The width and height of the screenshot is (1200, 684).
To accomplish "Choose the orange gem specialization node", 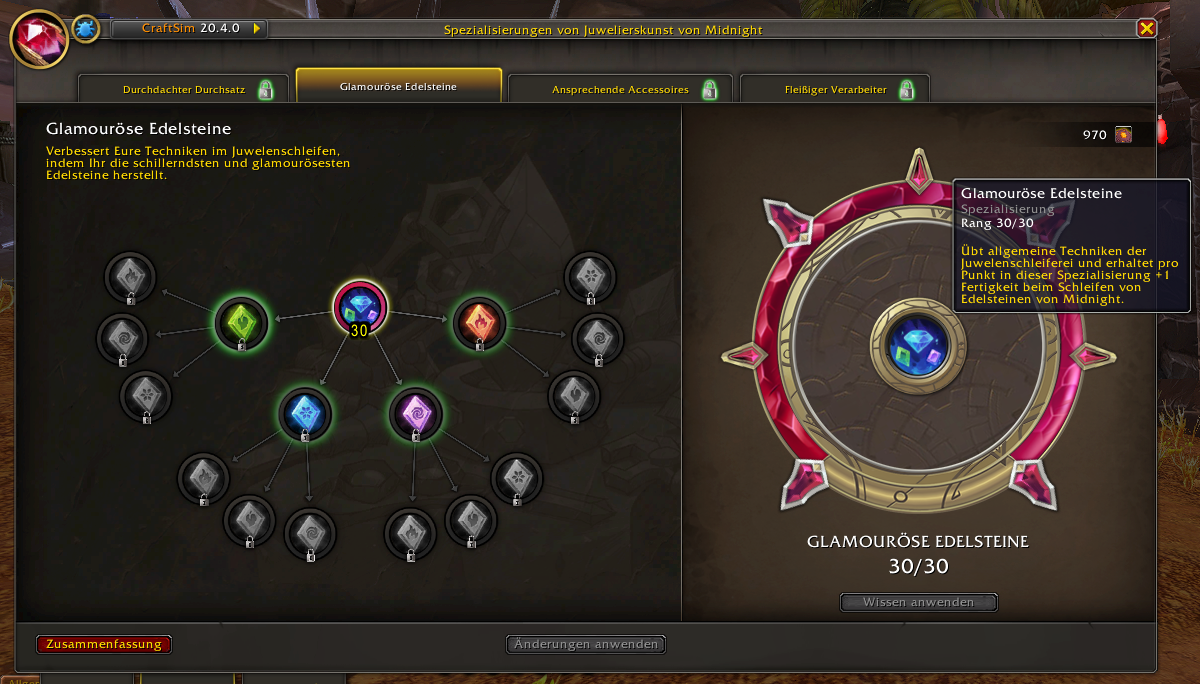I will [x=479, y=322].
